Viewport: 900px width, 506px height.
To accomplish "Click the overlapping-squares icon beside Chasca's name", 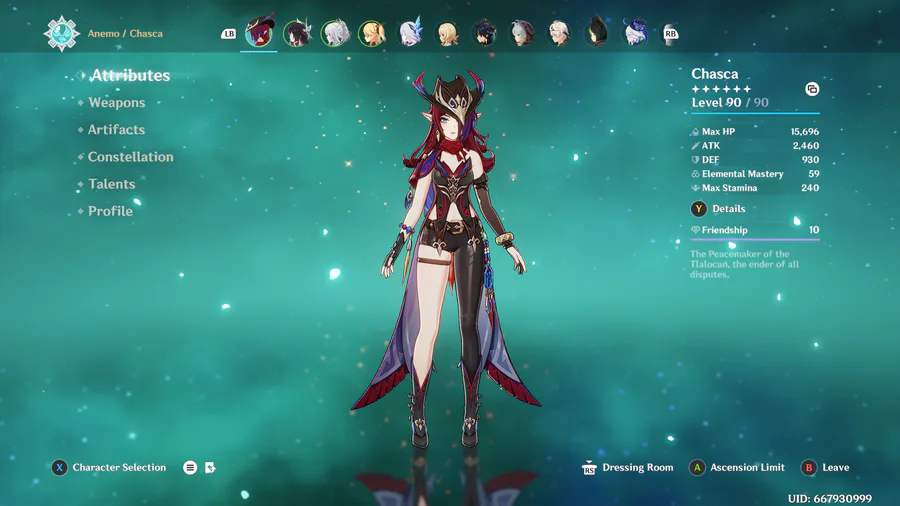I will pos(812,89).
